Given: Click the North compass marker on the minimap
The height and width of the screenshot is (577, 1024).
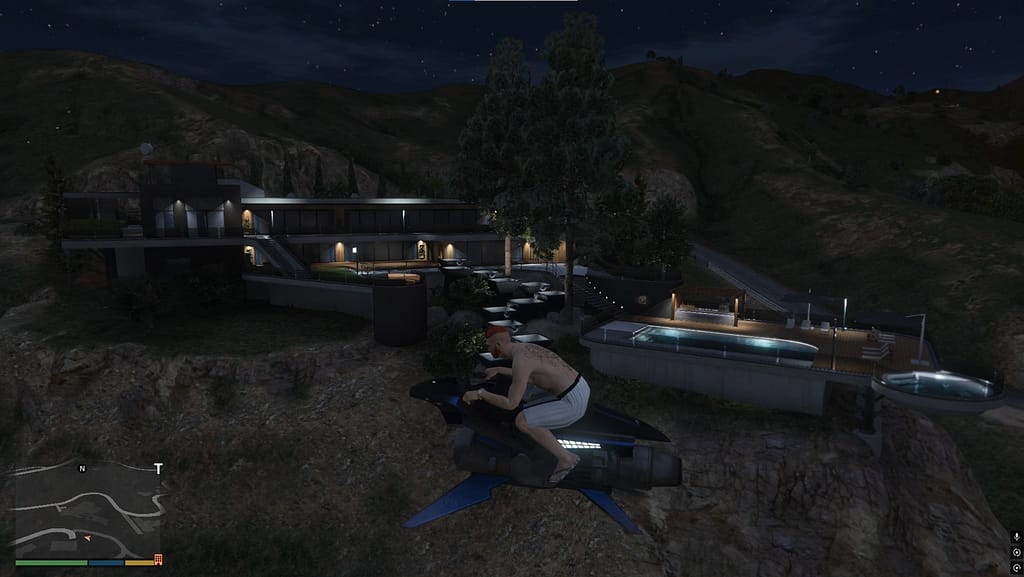Looking at the screenshot, I should coord(82,468).
